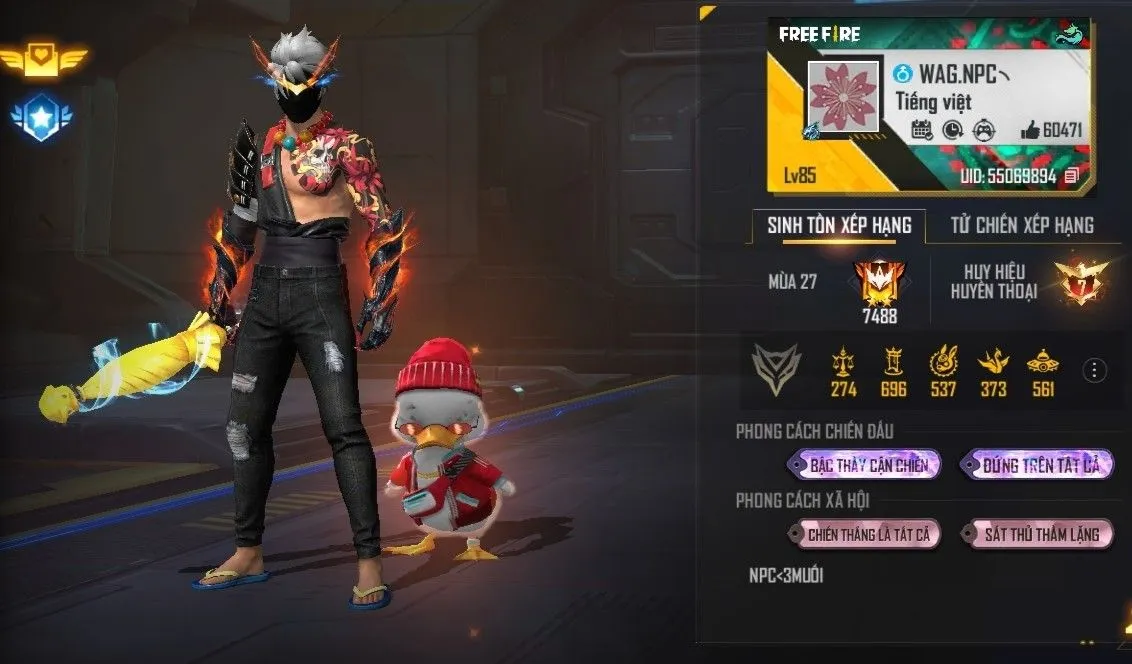Click the golden winged heart badge
This screenshot has height=664, width=1132.
[x=40, y=61]
